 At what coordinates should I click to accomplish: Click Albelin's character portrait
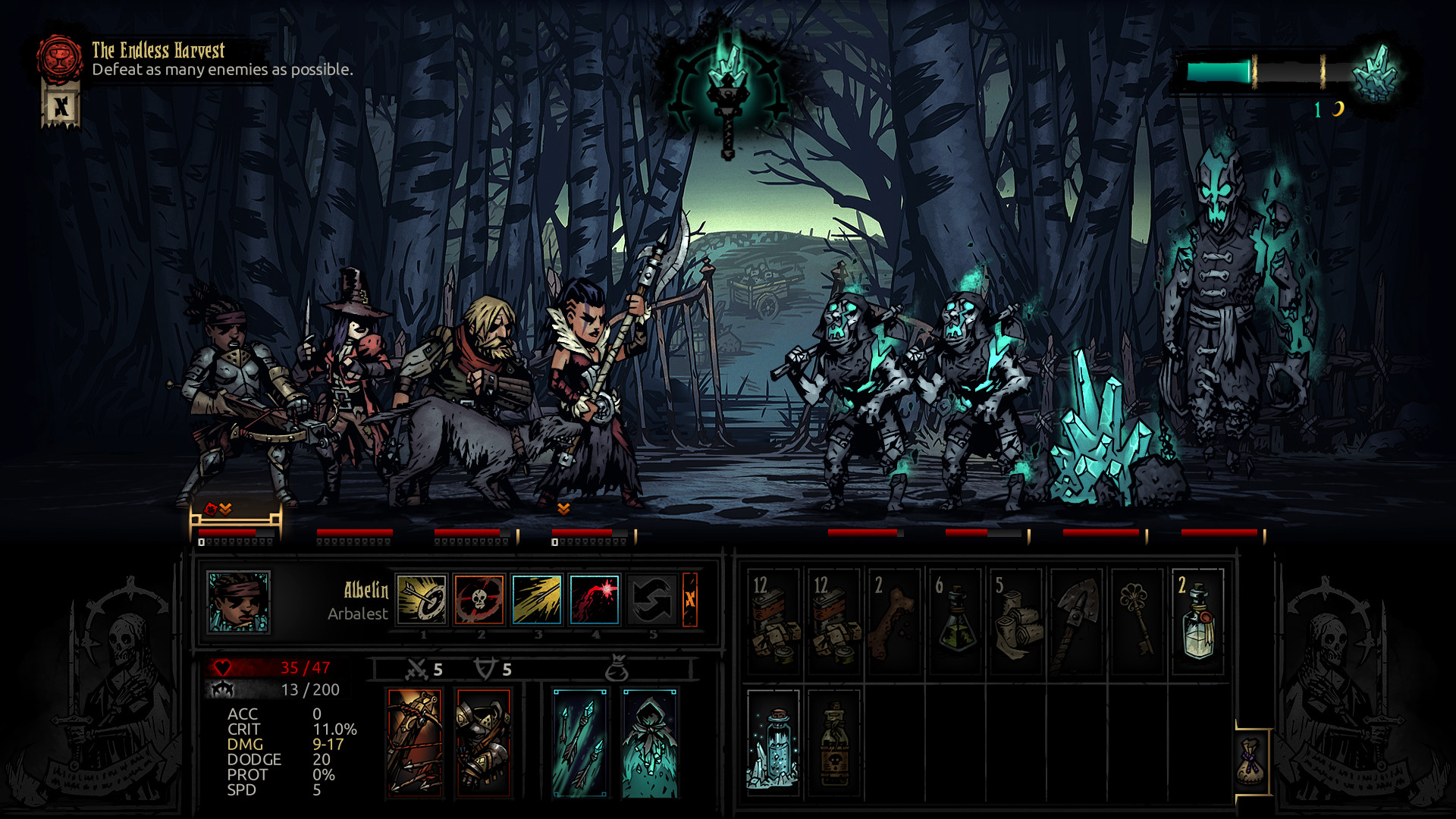pyautogui.click(x=237, y=601)
